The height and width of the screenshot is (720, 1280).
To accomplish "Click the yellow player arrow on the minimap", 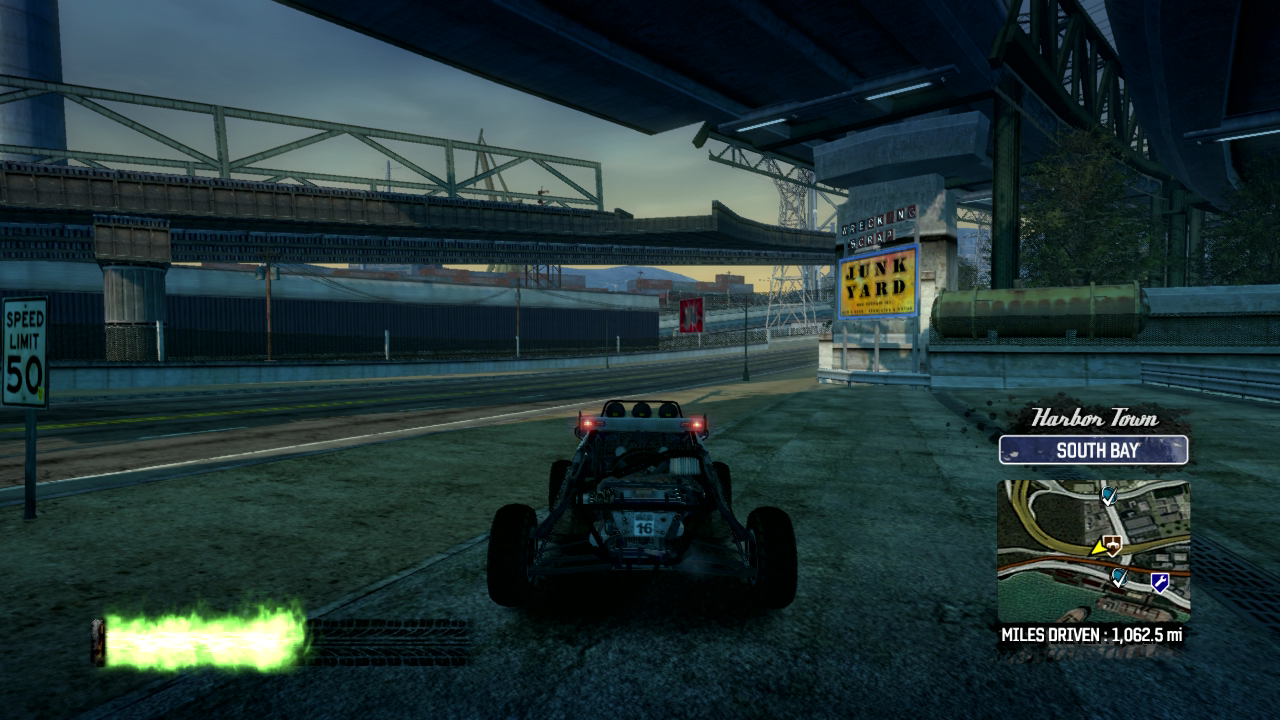I will click(1099, 547).
